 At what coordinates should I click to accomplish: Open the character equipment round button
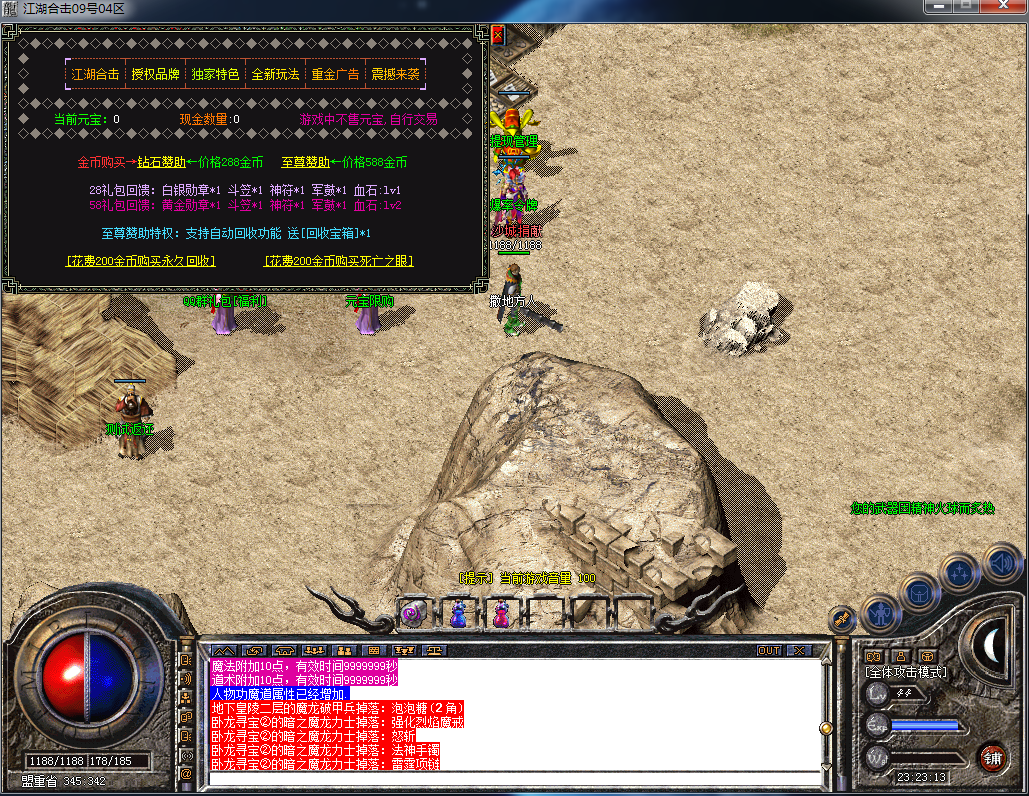click(881, 612)
